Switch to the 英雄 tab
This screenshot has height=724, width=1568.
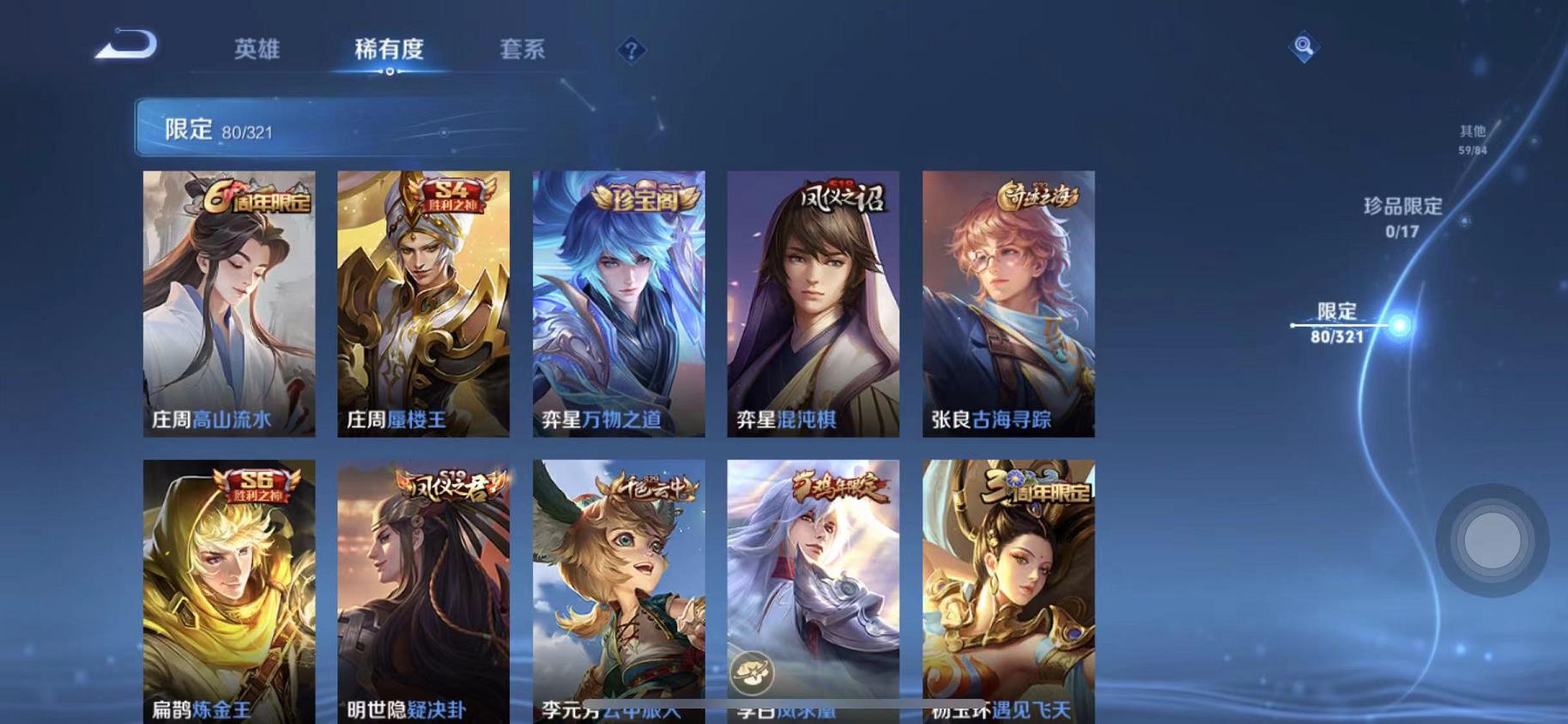click(x=257, y=50)
